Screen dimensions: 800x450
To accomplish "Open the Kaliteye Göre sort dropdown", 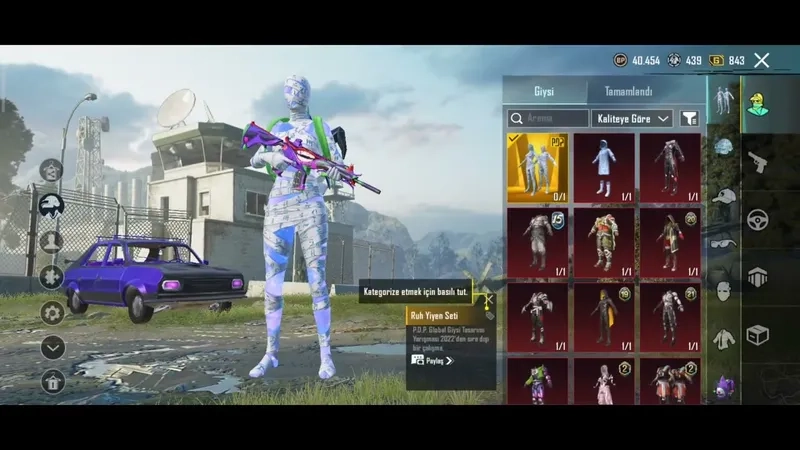I will point(633,119).
